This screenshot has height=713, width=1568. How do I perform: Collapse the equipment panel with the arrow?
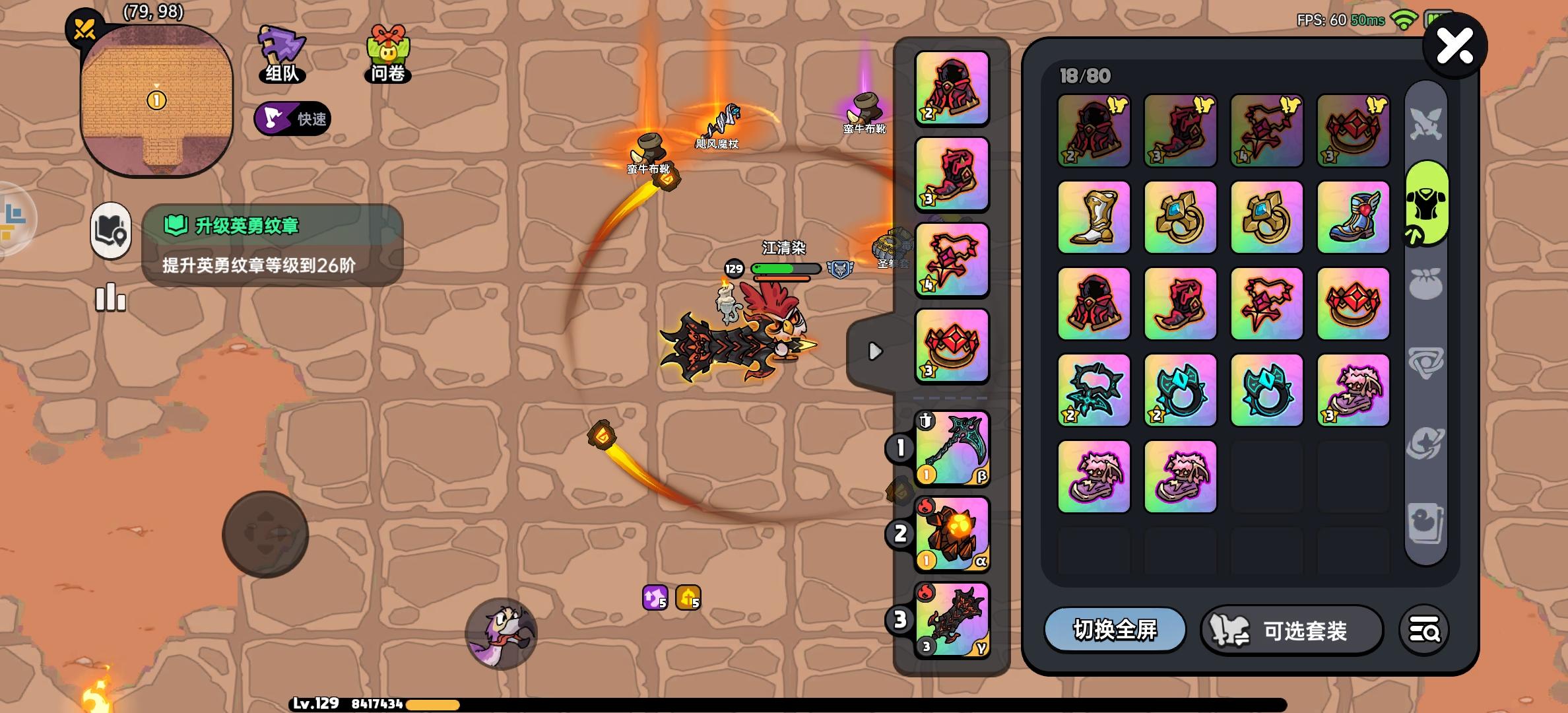pyautogui.click(x=874, y=352)
